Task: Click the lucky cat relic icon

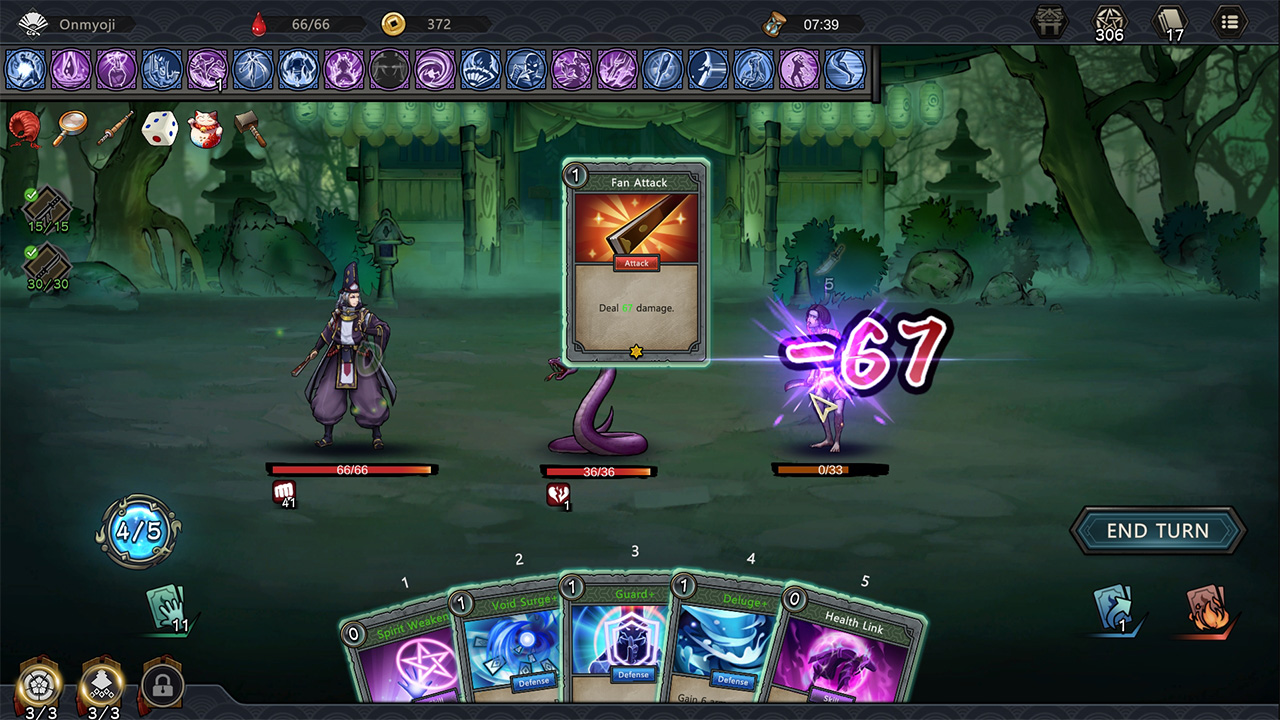Action: (204, 129)
